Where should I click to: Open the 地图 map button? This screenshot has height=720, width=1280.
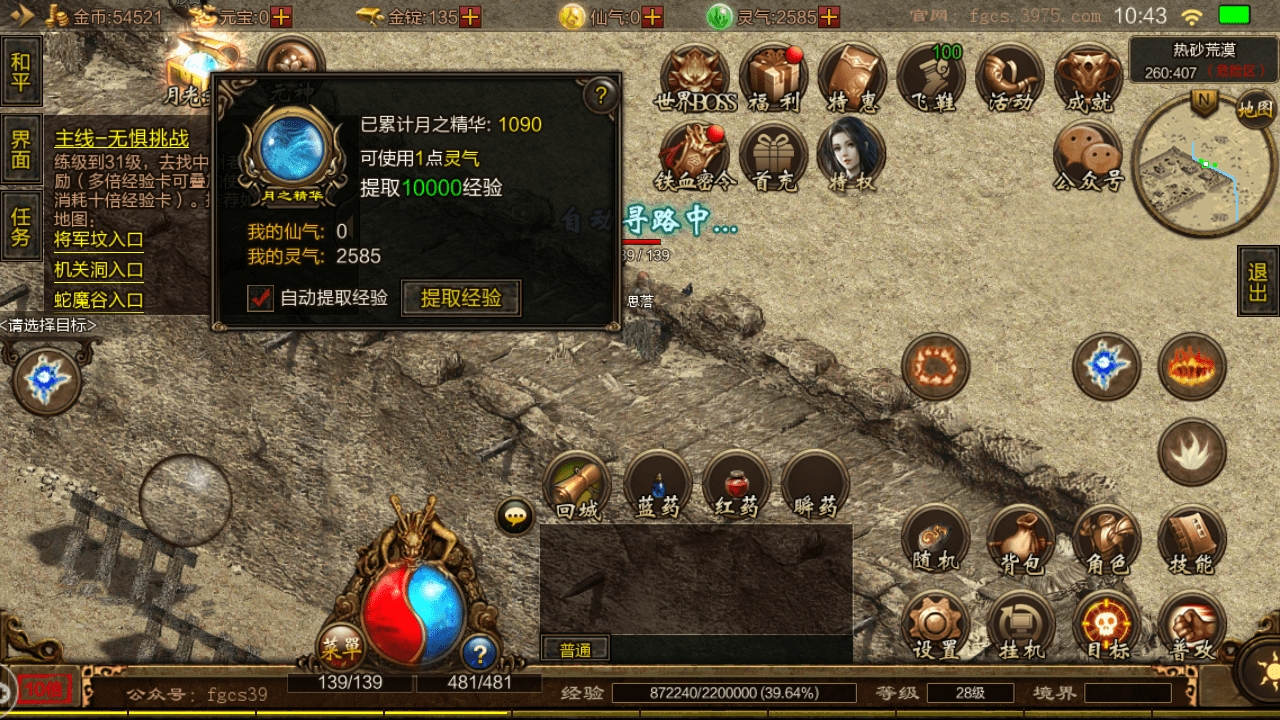point(1255,108)
